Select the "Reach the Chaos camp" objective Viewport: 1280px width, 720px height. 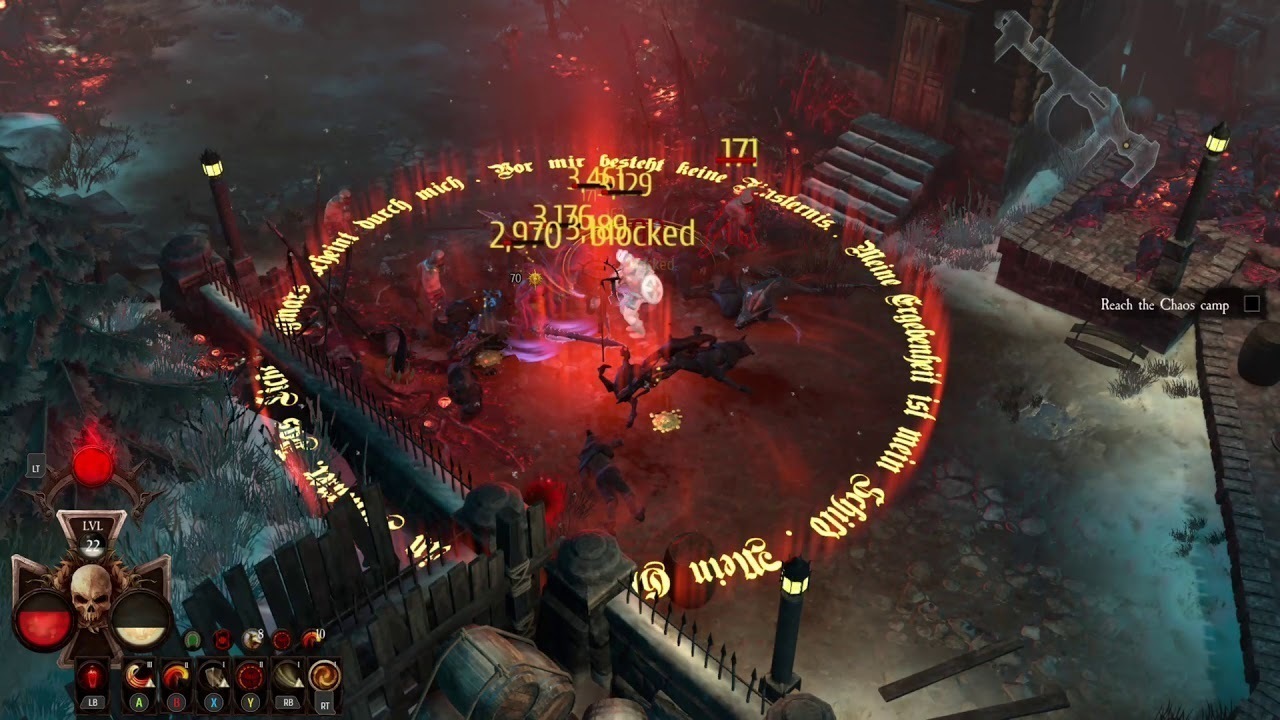click(x=1164, y=305)
